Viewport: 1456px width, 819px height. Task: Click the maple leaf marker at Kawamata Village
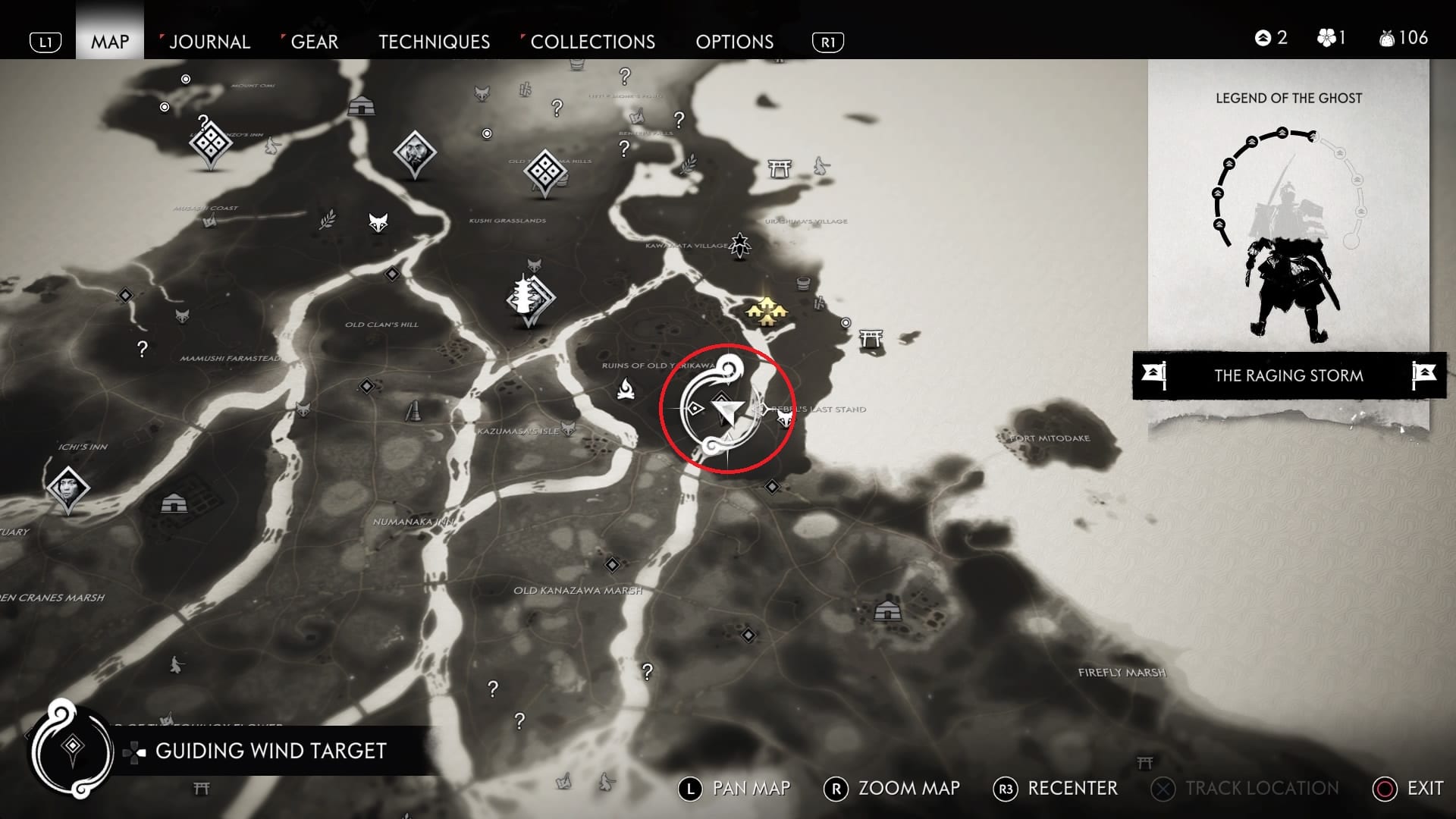click(739, 243)
